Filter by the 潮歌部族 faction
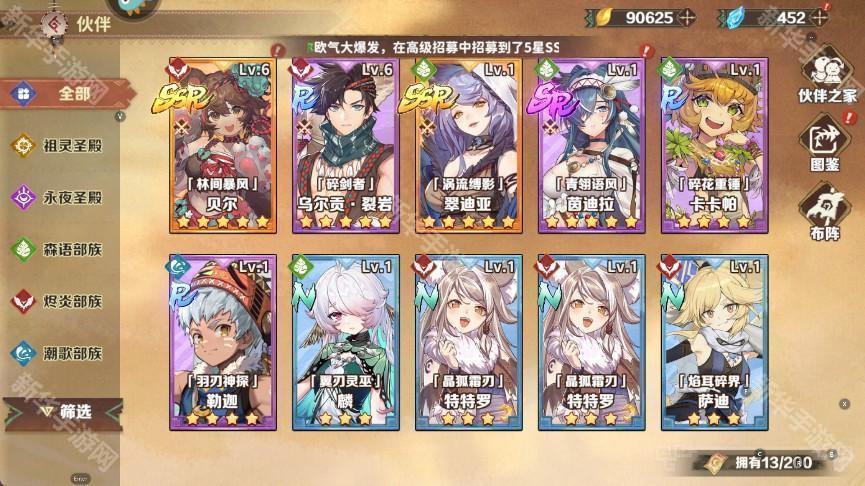865x486 pixels. 60,353
